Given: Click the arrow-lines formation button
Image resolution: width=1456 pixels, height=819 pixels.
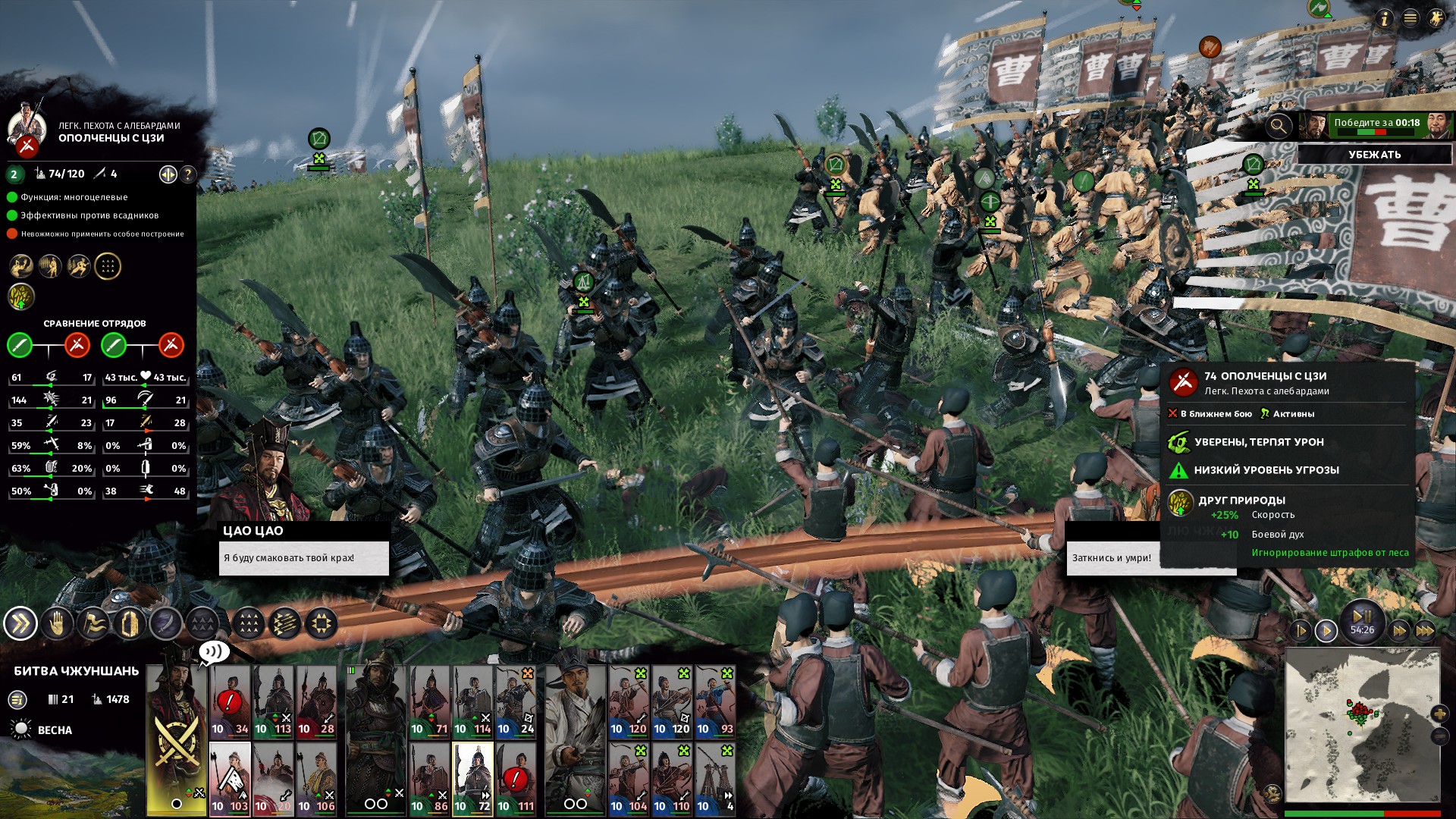Looking at the screenshot, I should point(285,624).
